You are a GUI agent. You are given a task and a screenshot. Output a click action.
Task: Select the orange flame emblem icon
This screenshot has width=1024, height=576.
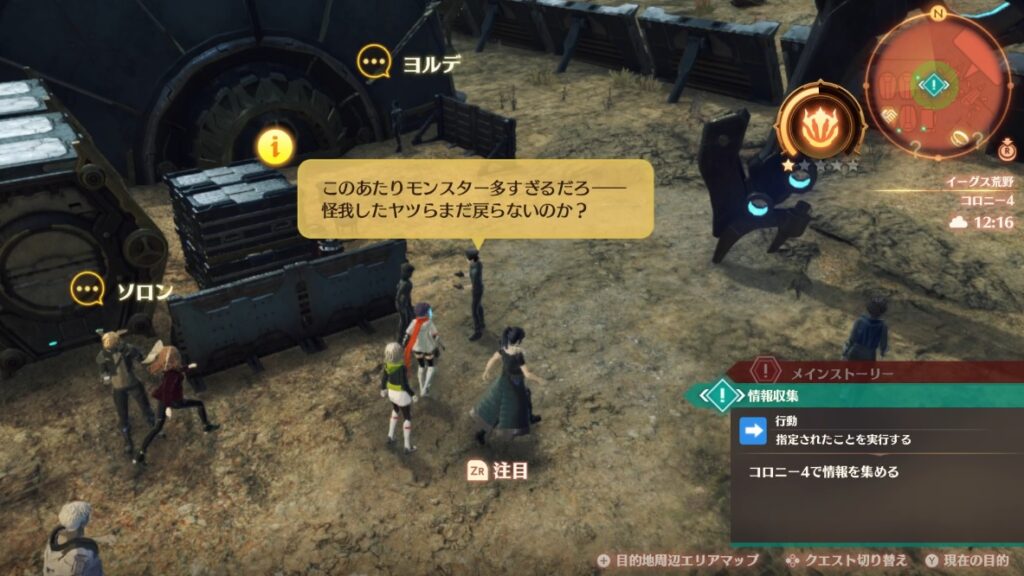(x=820, y=123)
